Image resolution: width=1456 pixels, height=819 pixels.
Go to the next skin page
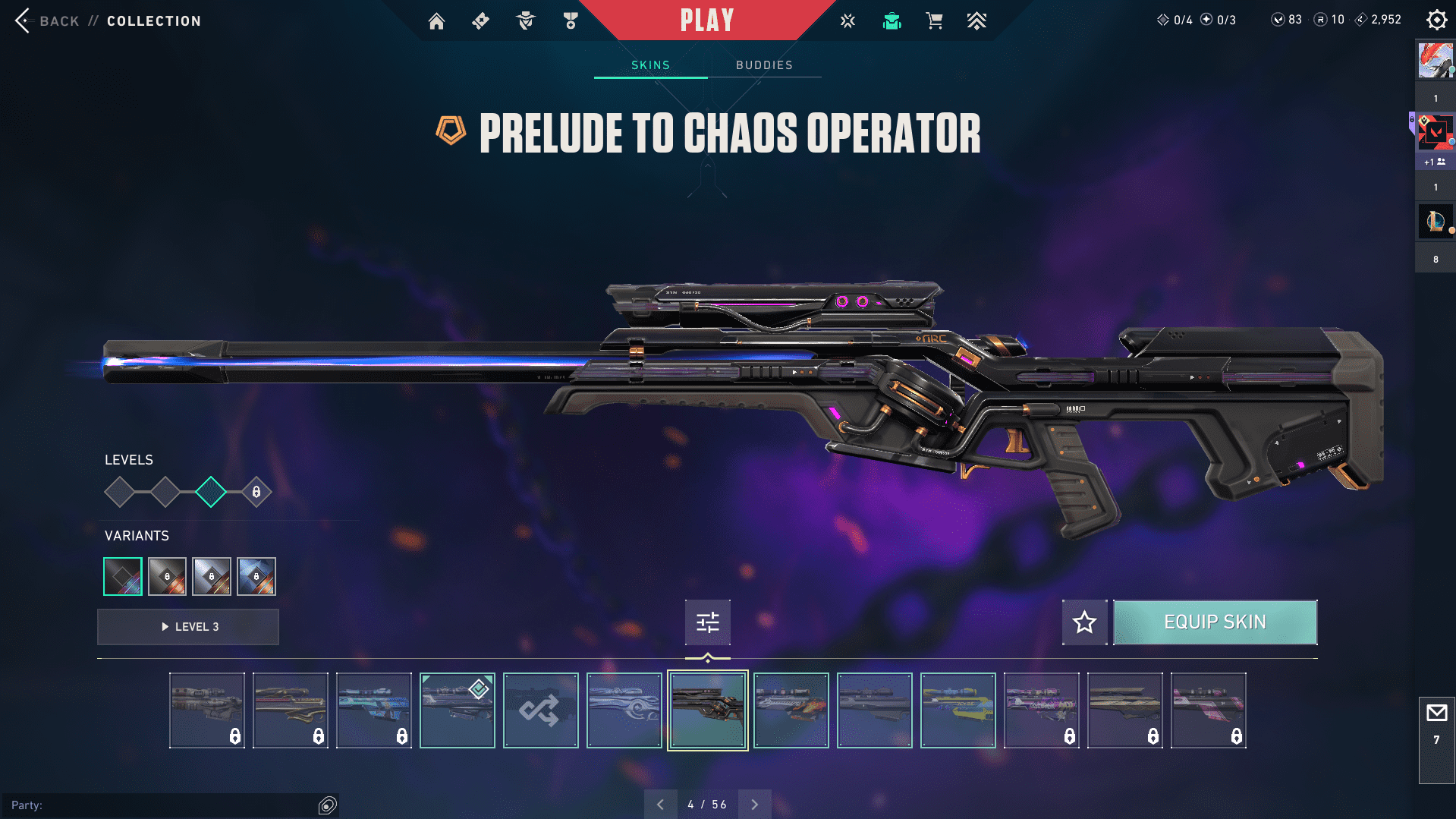tap(754, 805)
